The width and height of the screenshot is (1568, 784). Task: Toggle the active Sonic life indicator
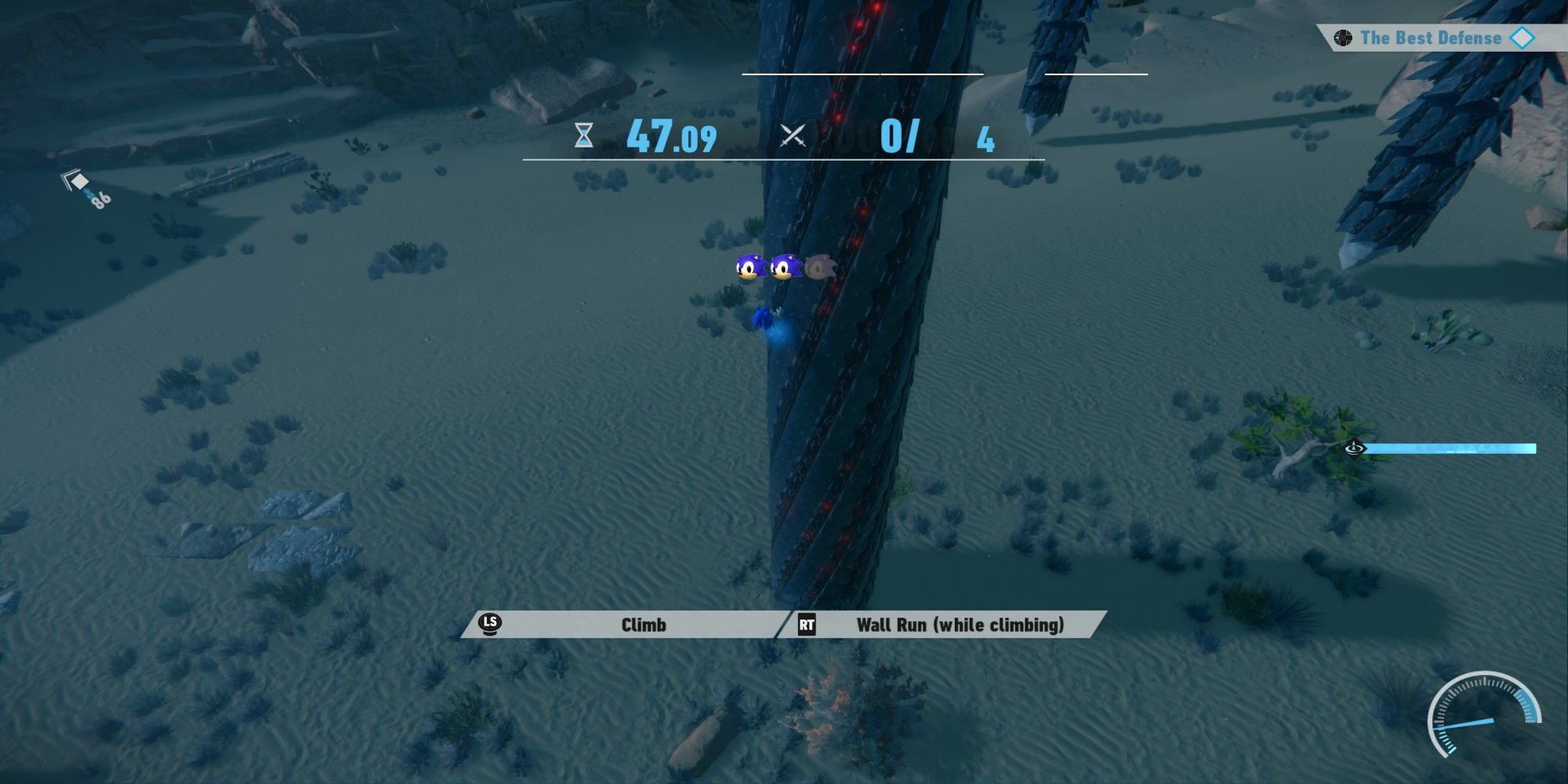[749, 268]
